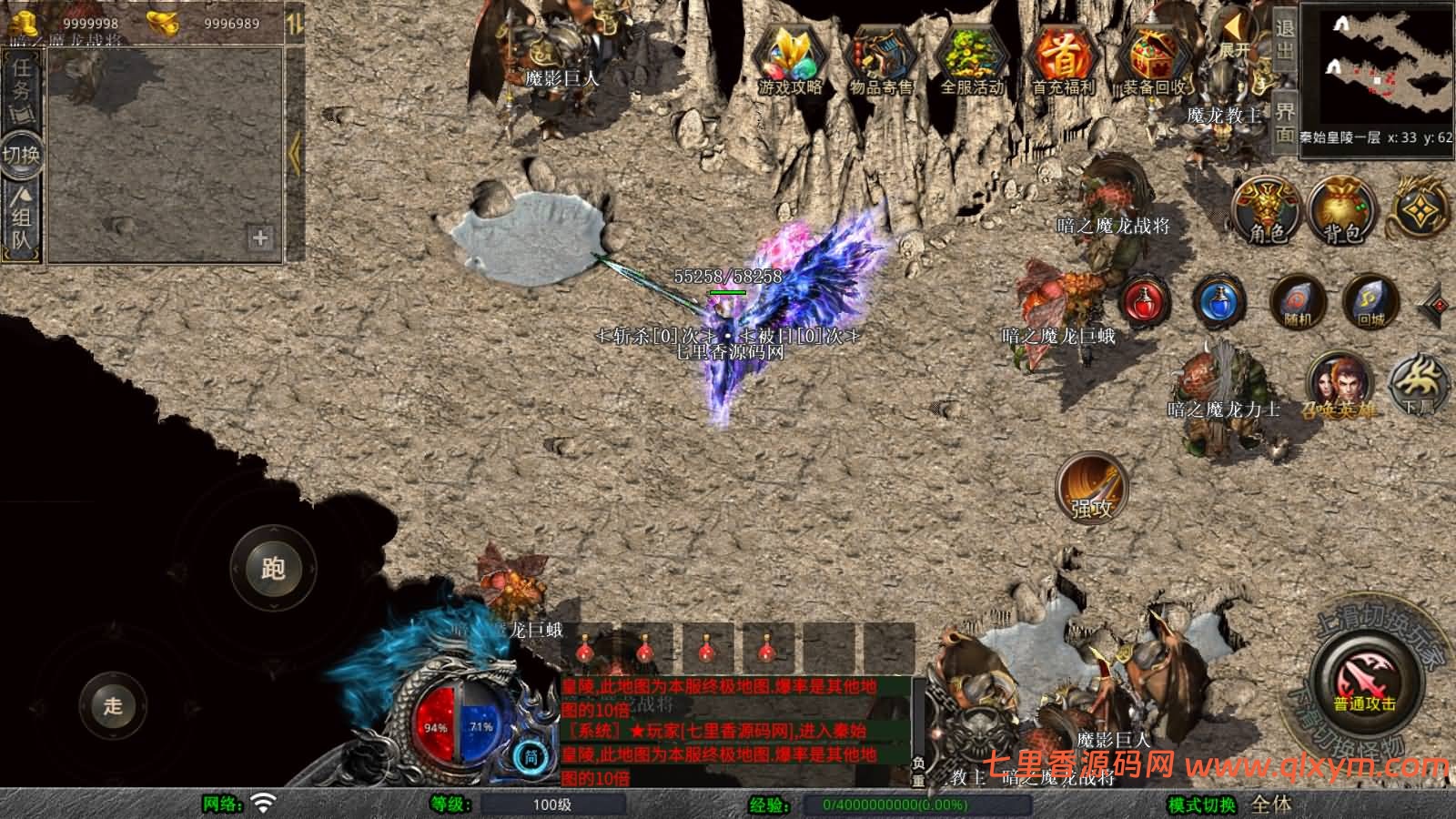Switch to the 组队 team tab

22,218
